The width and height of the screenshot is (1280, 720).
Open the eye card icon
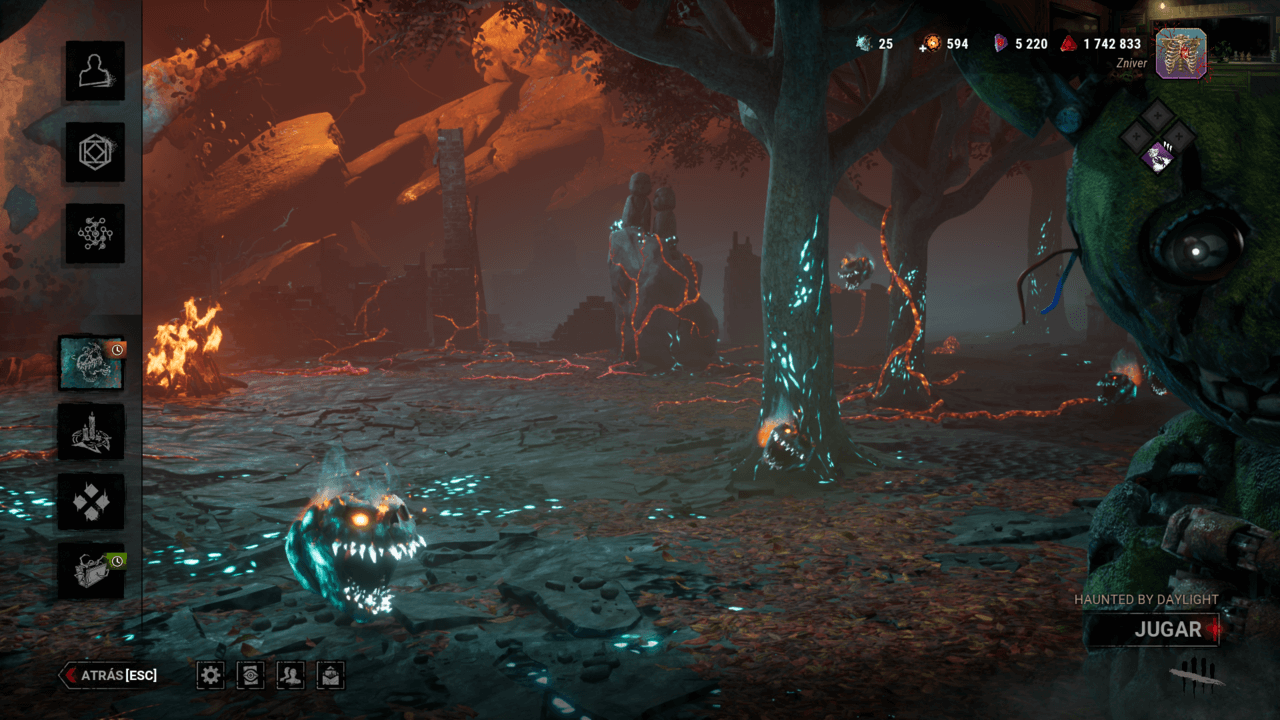pos(250,675)
